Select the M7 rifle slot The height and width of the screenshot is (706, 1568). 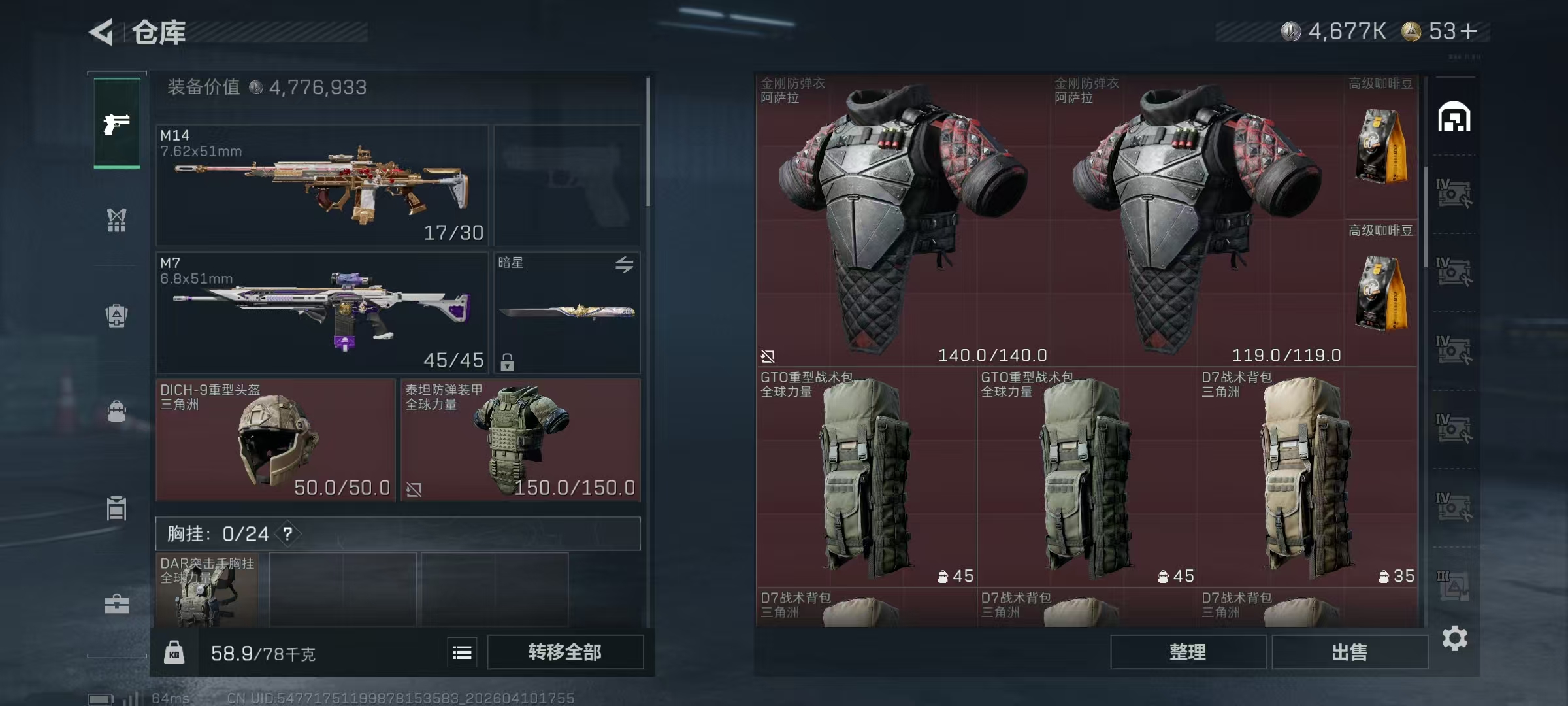tap(322, 312)
